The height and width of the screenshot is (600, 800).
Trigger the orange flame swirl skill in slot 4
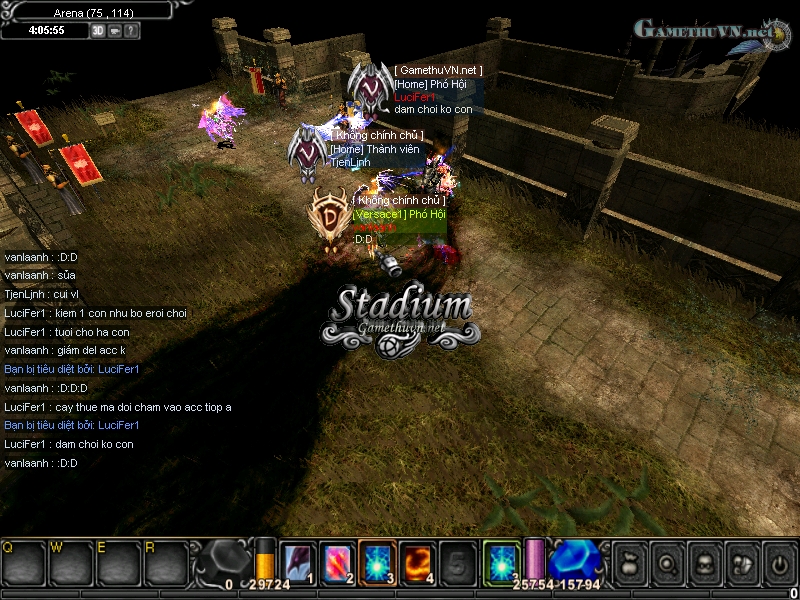point(417,563)
